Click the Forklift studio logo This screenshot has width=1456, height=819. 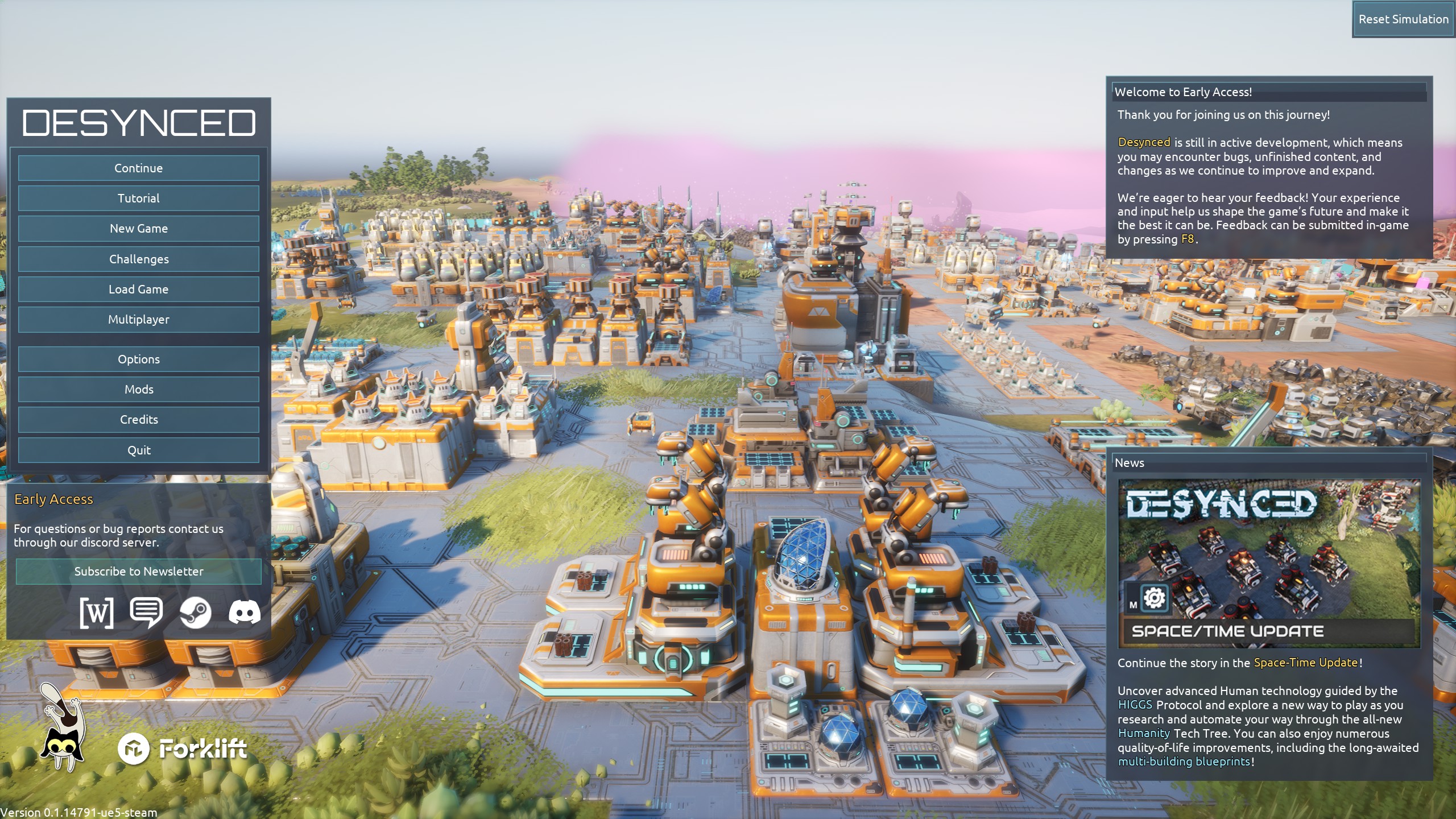point(183,749)
